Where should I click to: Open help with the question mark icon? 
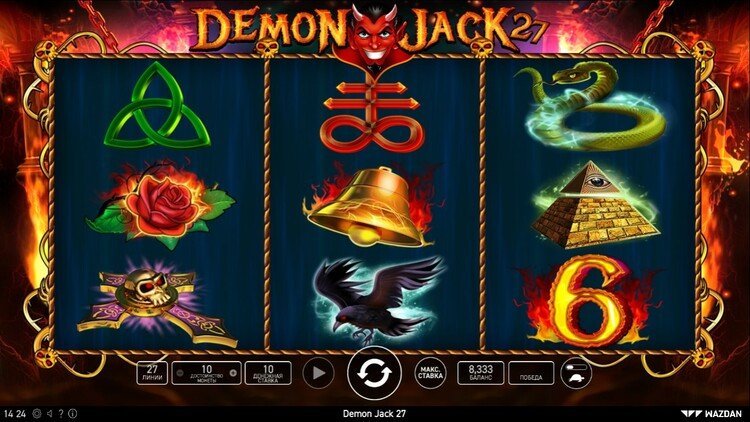coord(60,413)
